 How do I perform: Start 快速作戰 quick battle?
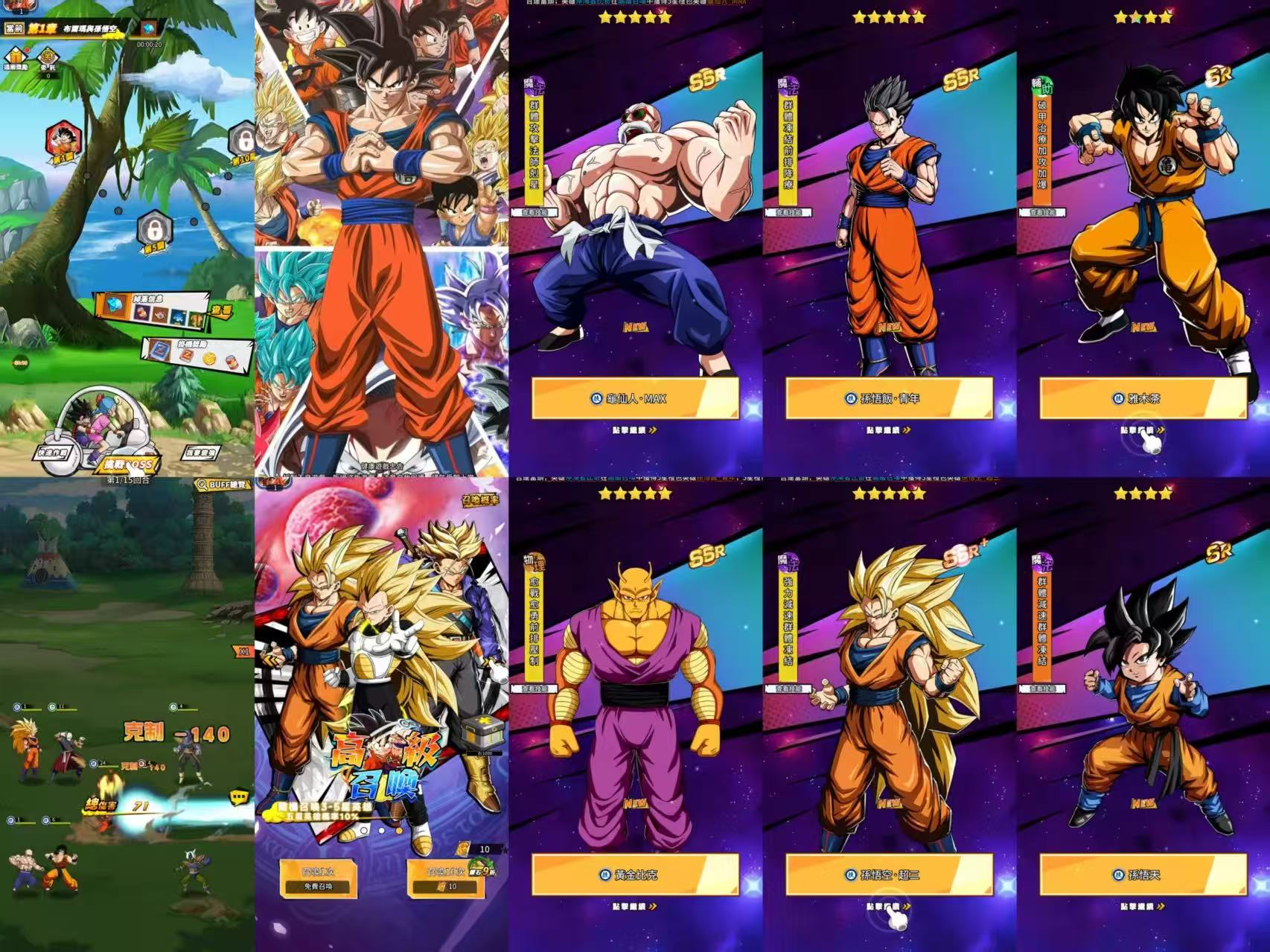point(53,453)
